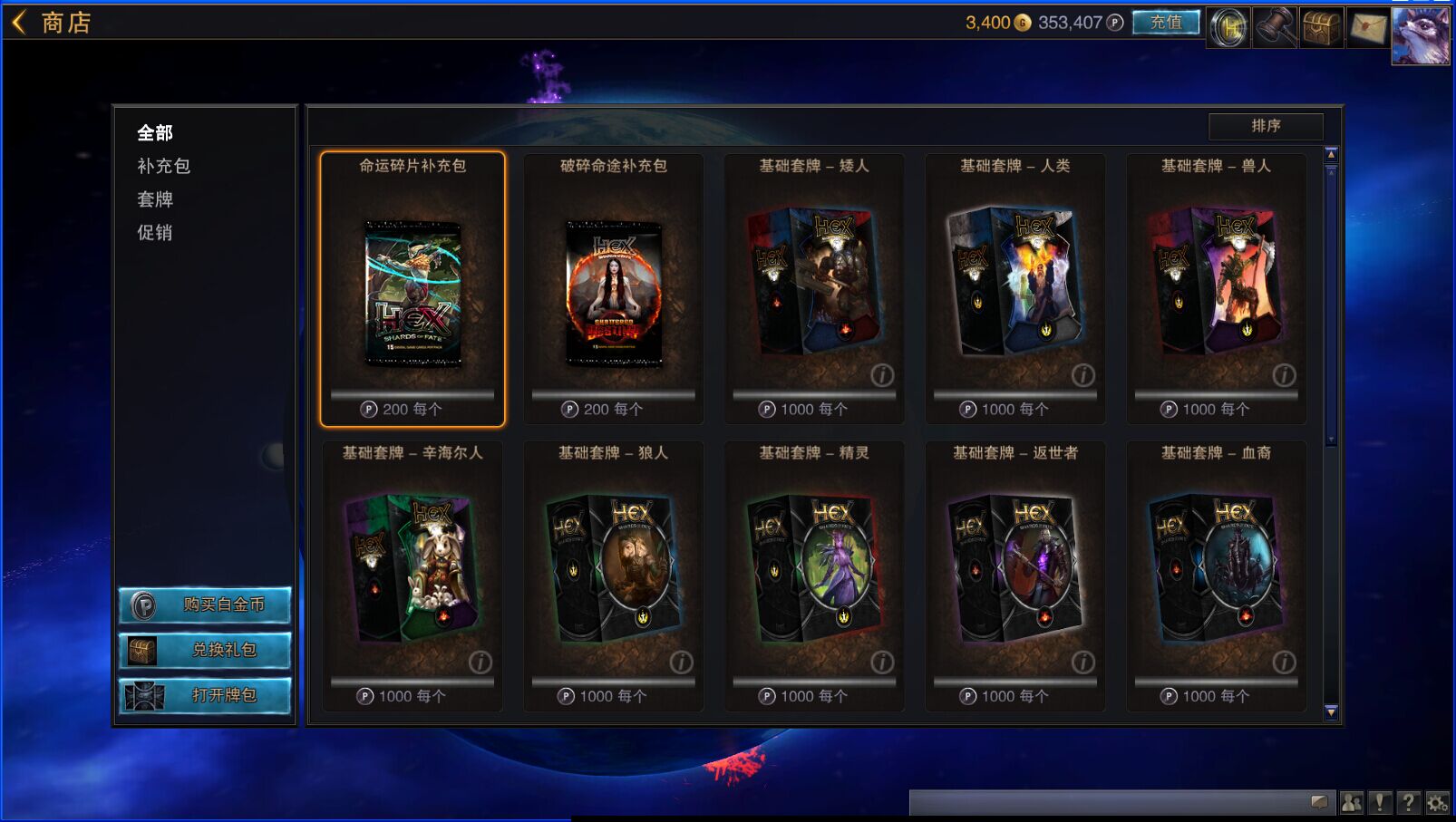This screenshot has width=1456, height=822.
Task: Select the 命运碎片补充包 booster pack
Action: click(413, 290)
